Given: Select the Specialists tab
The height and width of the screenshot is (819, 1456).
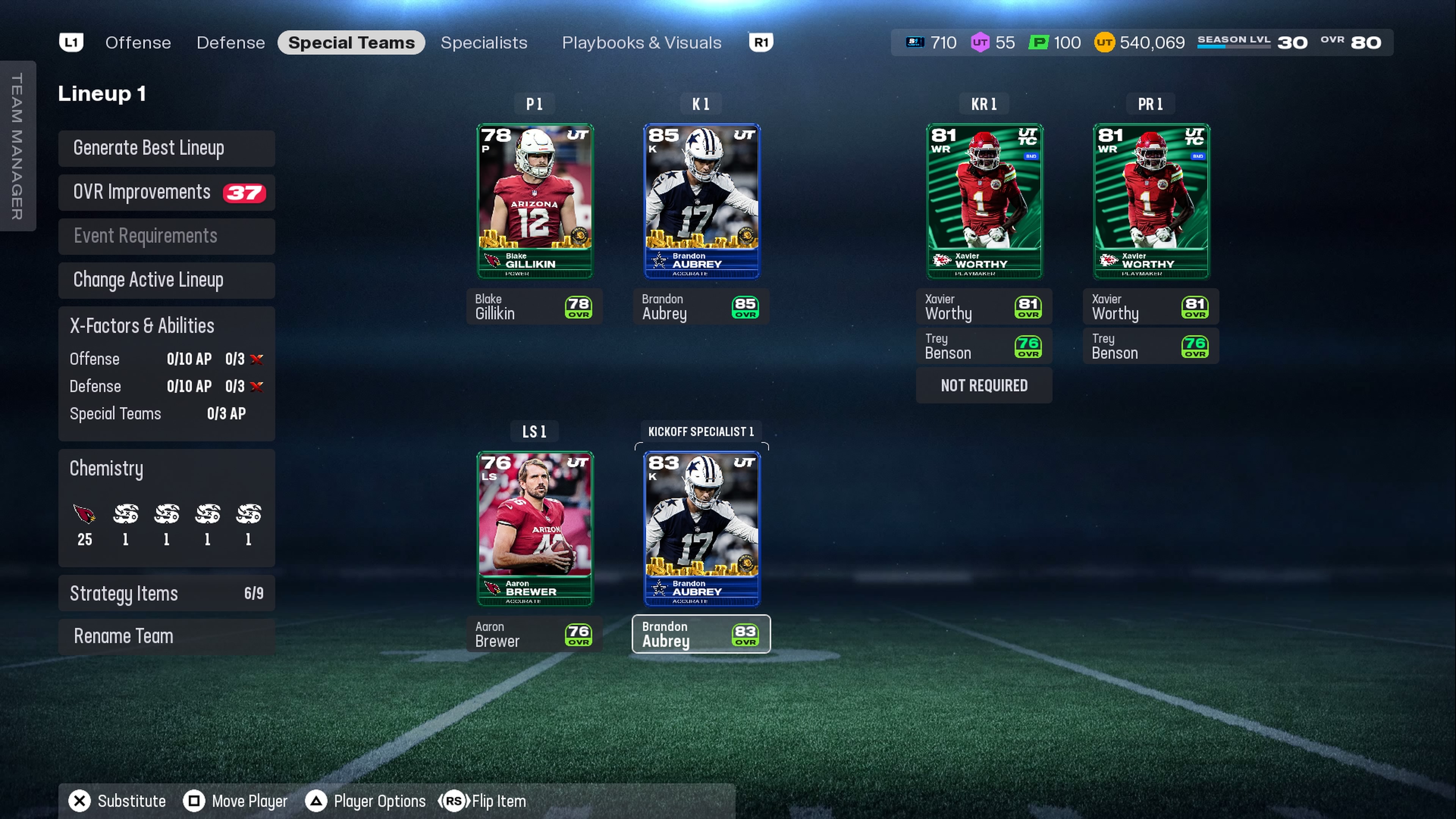Looking at the screenshot, I should click(x=484, y=43).
